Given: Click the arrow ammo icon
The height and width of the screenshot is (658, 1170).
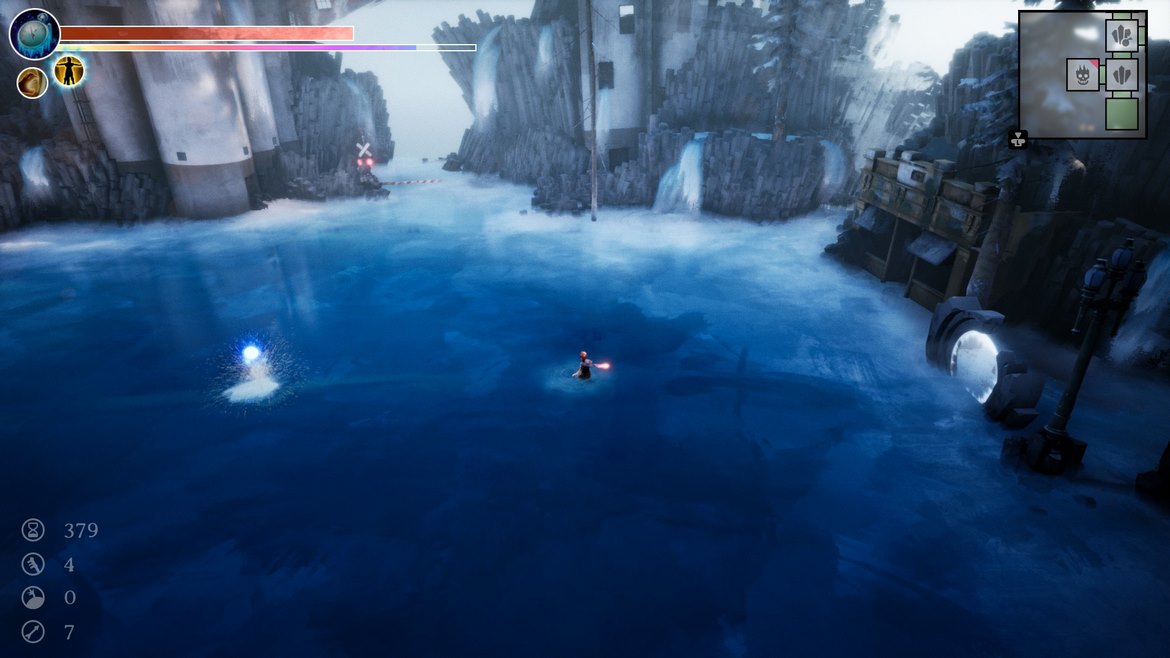Looking at the screenshot, I should pyautogui.click(x=33, y=632).
